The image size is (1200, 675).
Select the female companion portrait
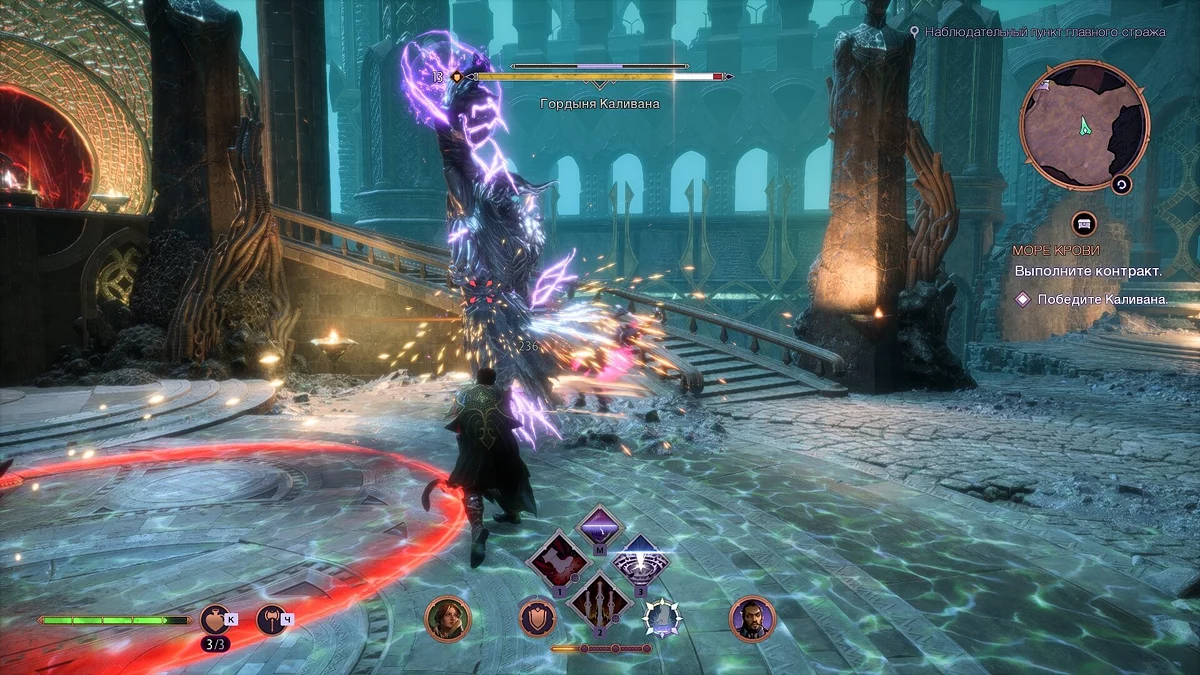[x=447, y=619]
